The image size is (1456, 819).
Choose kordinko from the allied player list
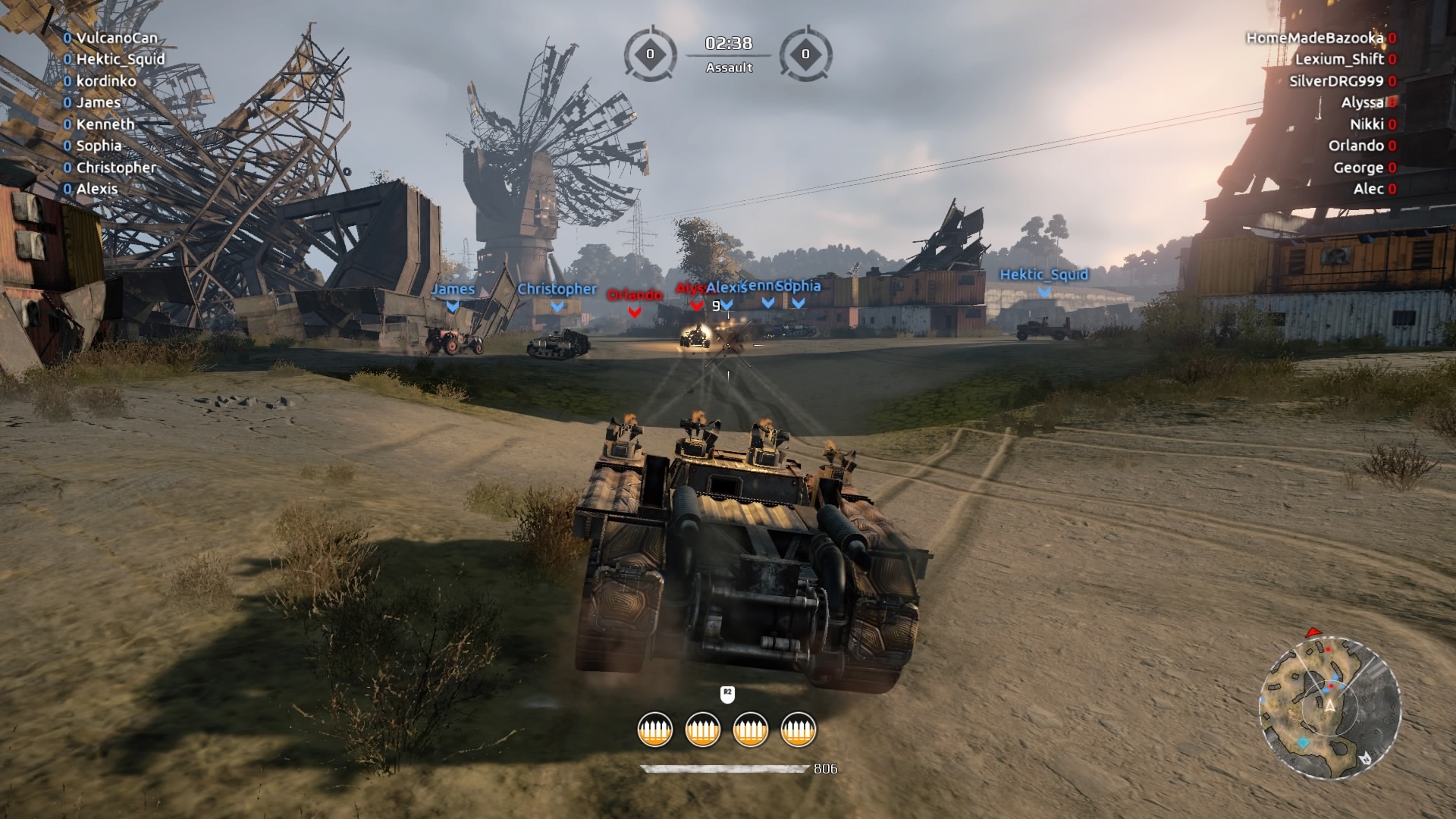coord(105,81)
